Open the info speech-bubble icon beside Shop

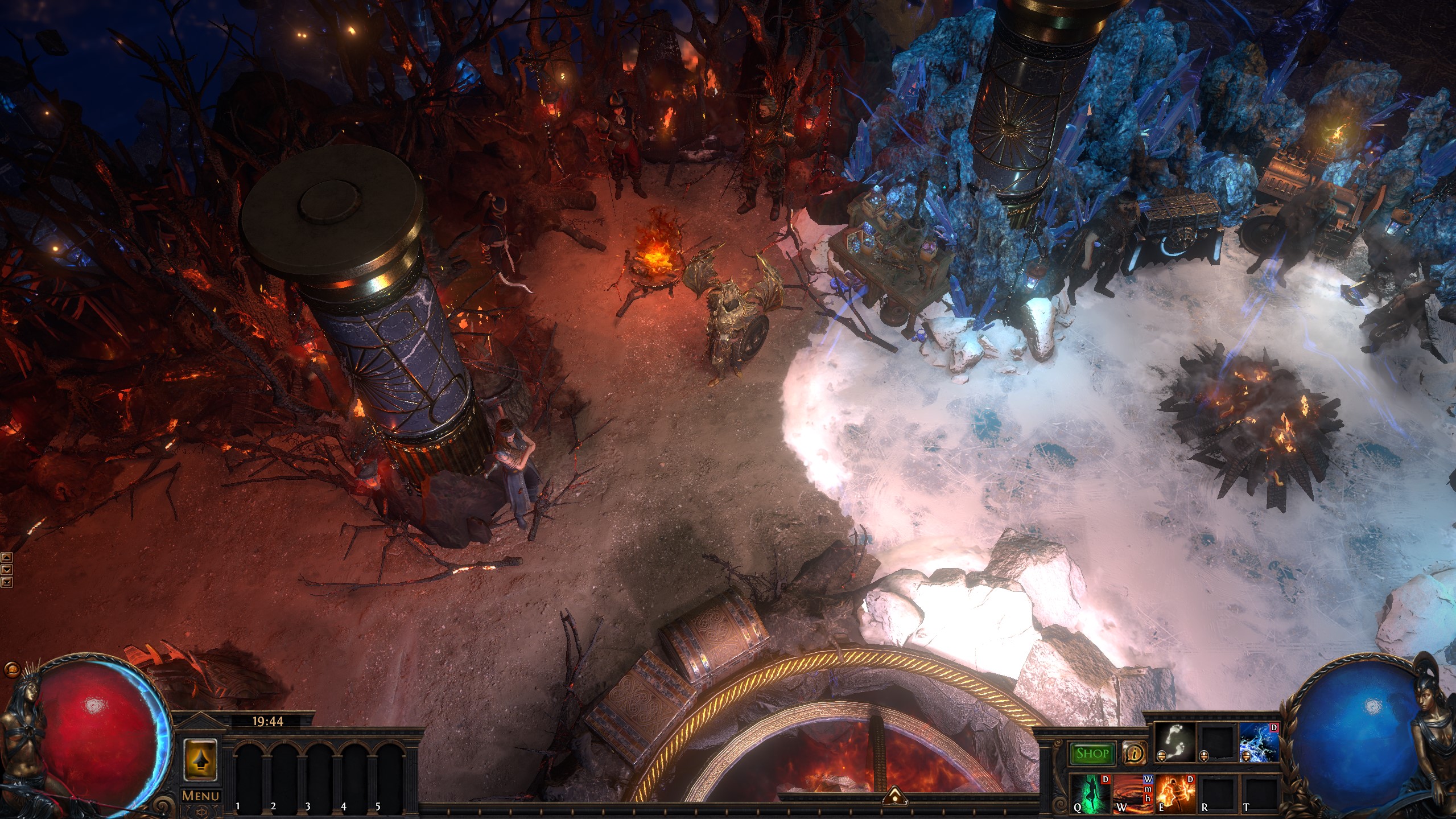click(x=1135, y=754)
